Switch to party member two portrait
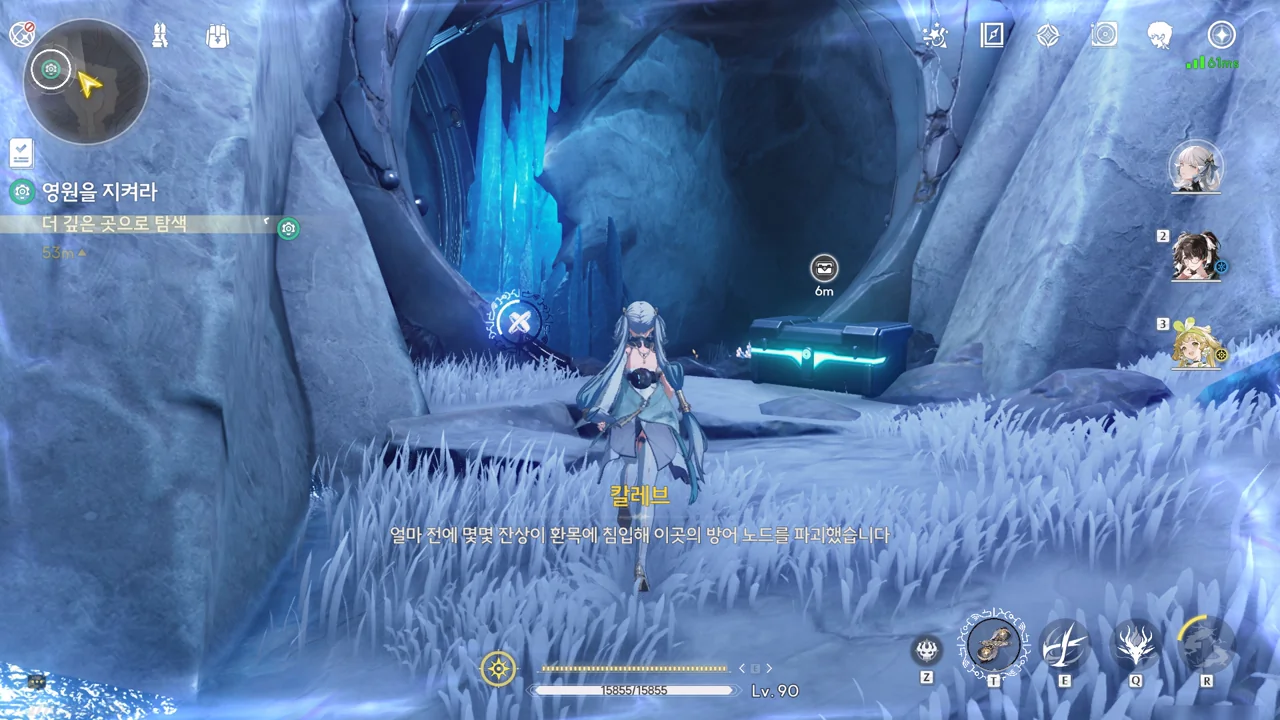 [1196, 256]
